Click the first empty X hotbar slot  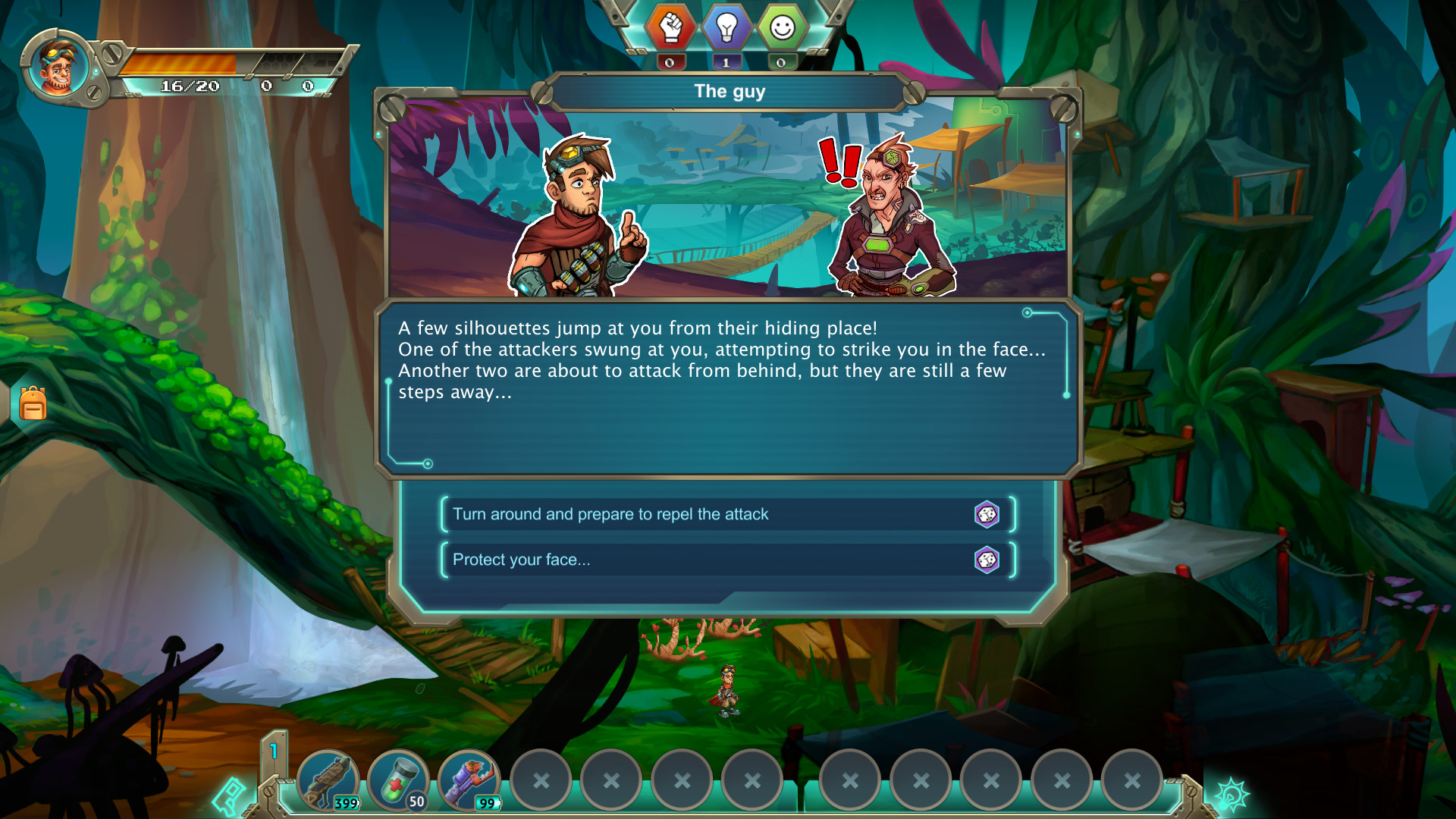click(541, 779)
